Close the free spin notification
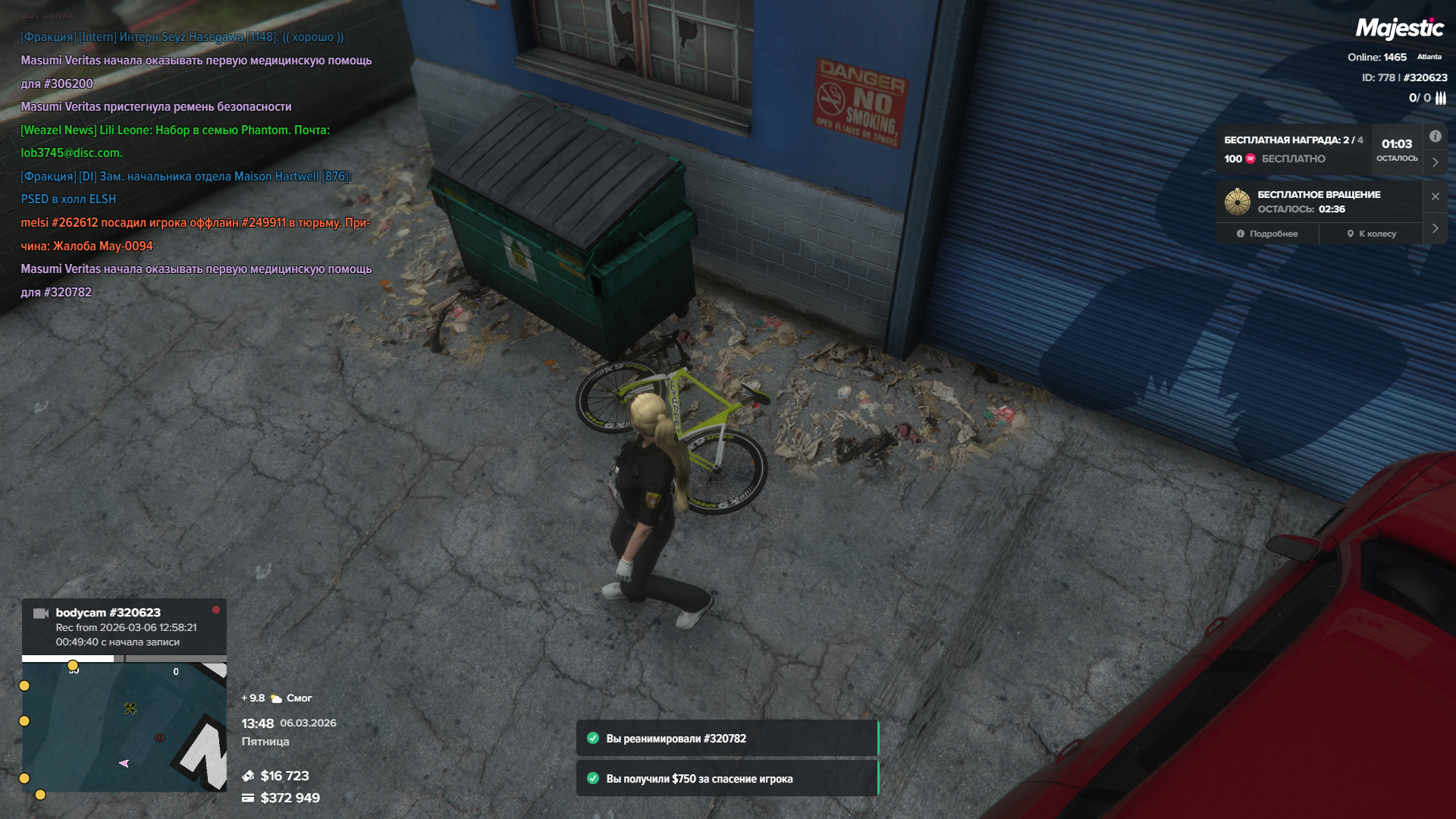The width and height of the screenshot is (1456, 819). pyautogui.click(x=1435, y=196)
